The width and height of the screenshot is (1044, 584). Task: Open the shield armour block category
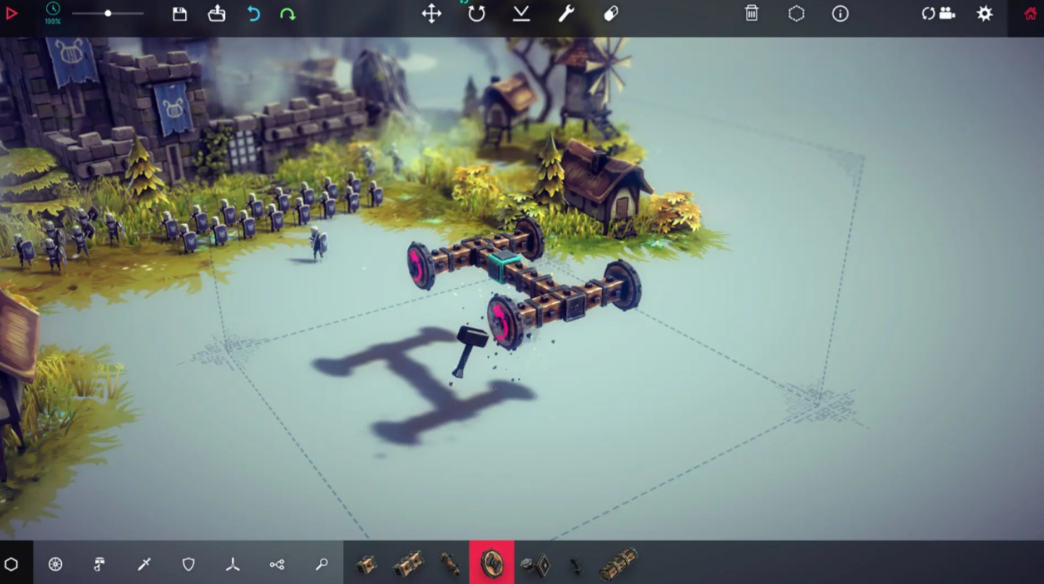tap(188, 565)
